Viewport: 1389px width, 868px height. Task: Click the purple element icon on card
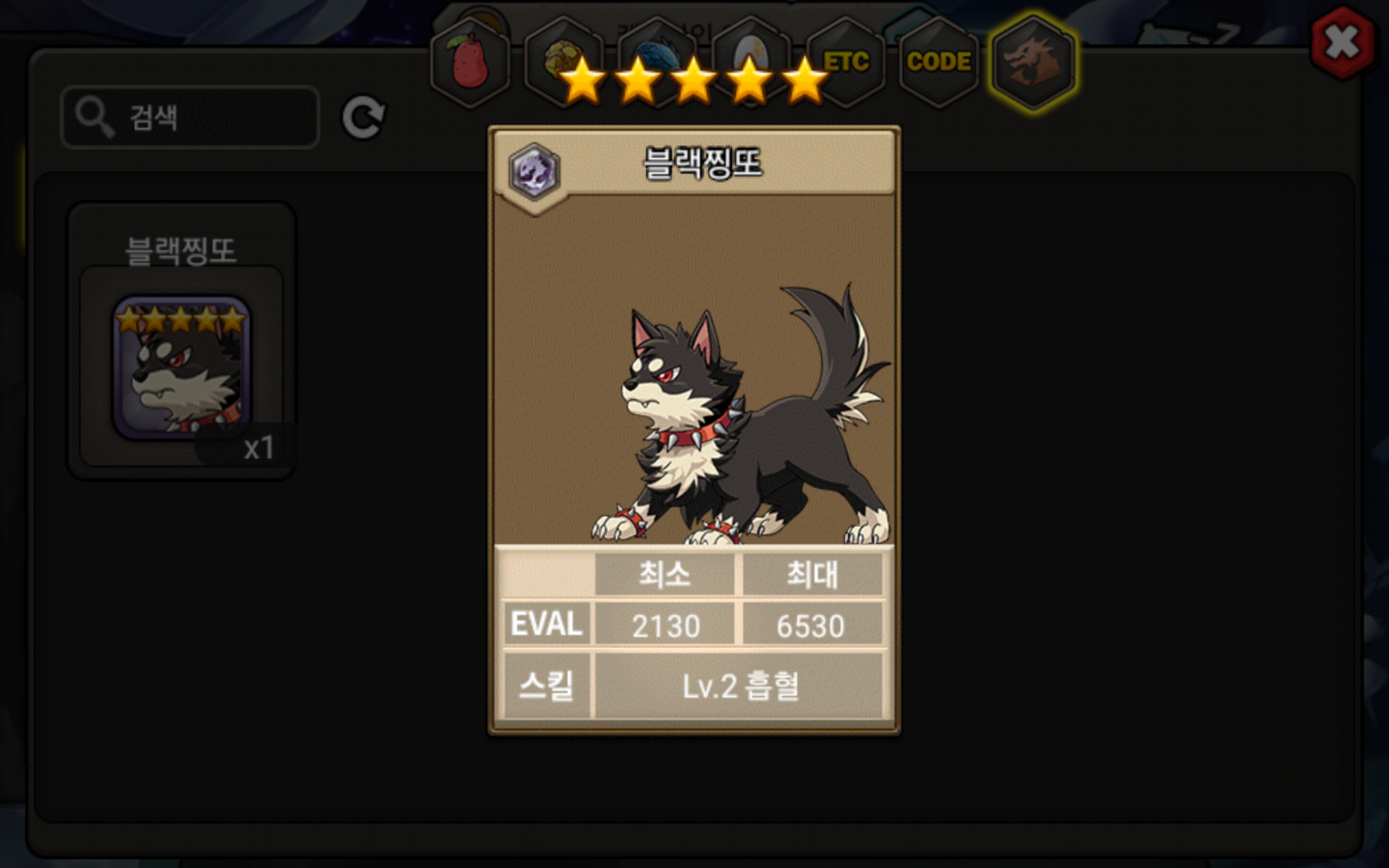click(534, 172)
